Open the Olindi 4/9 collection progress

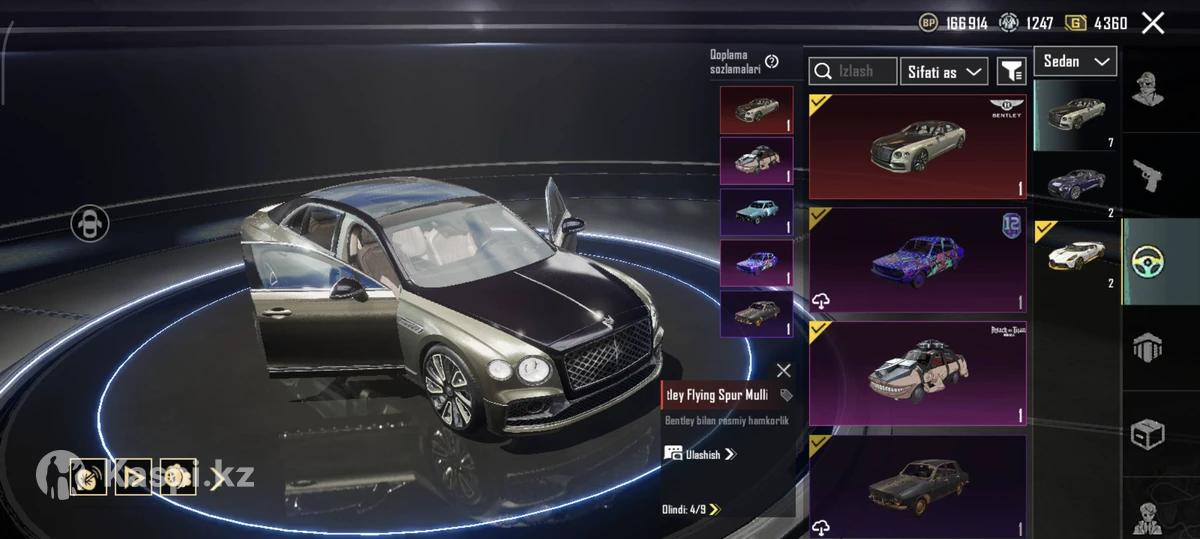691,509
